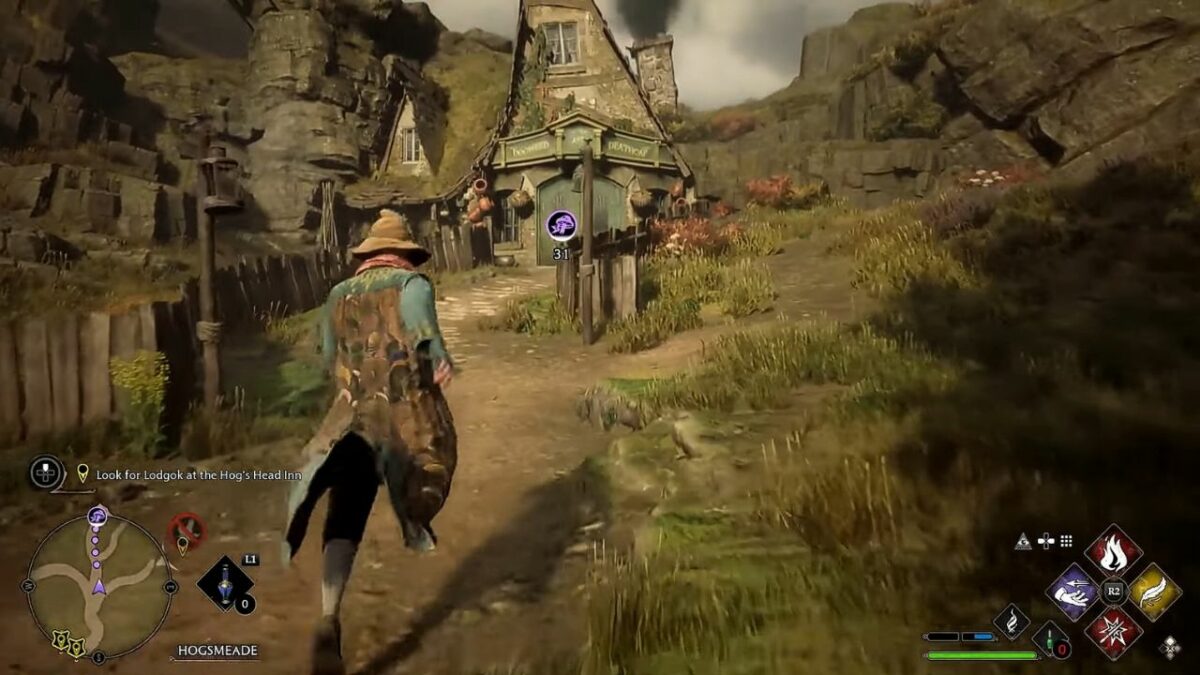
Task: Select the Incendio fire spell slot
Action: (1113, 551)
